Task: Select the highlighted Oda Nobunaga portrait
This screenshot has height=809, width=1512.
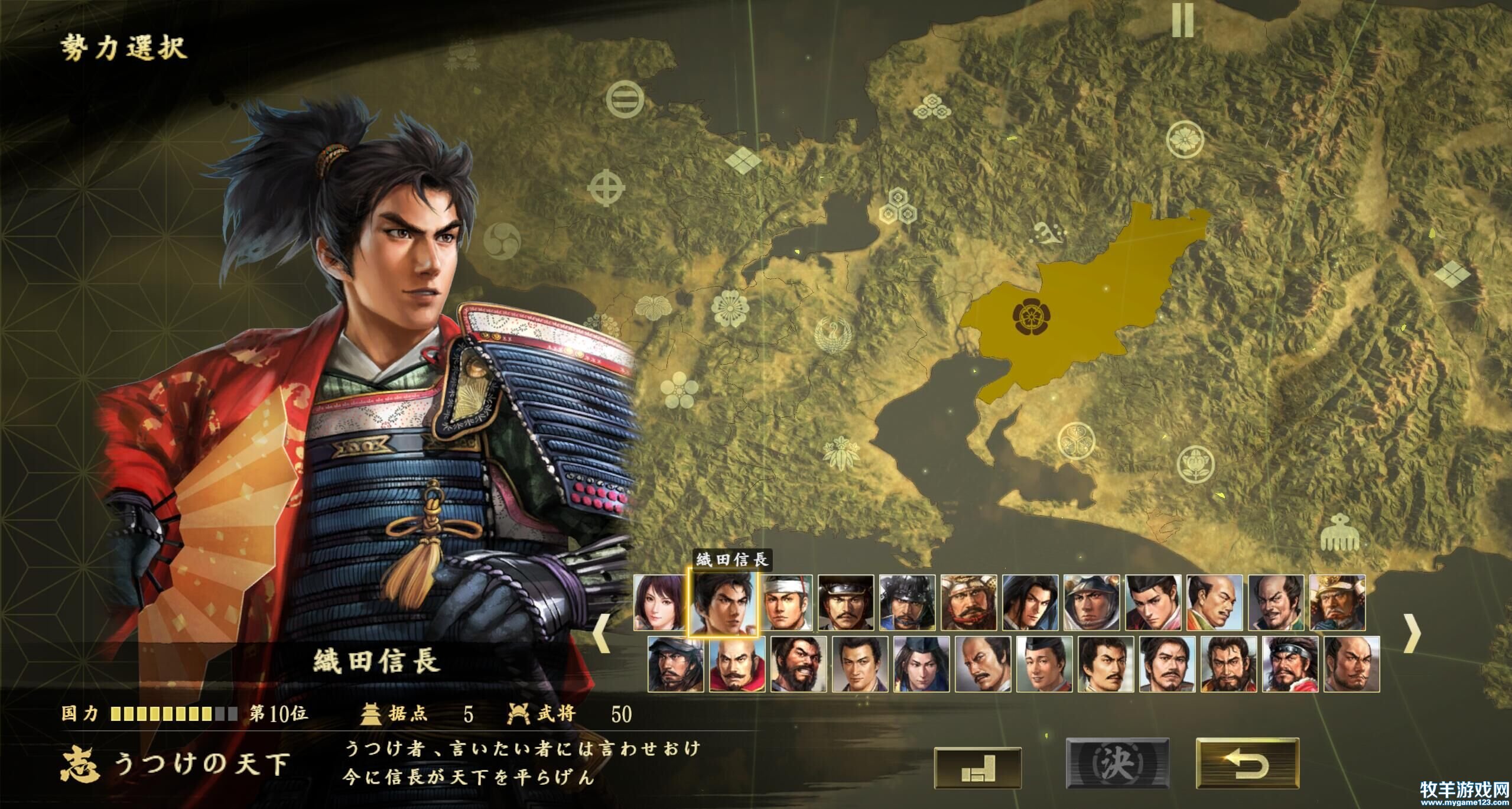Action: pyautogui.click(x=723, y=603)
